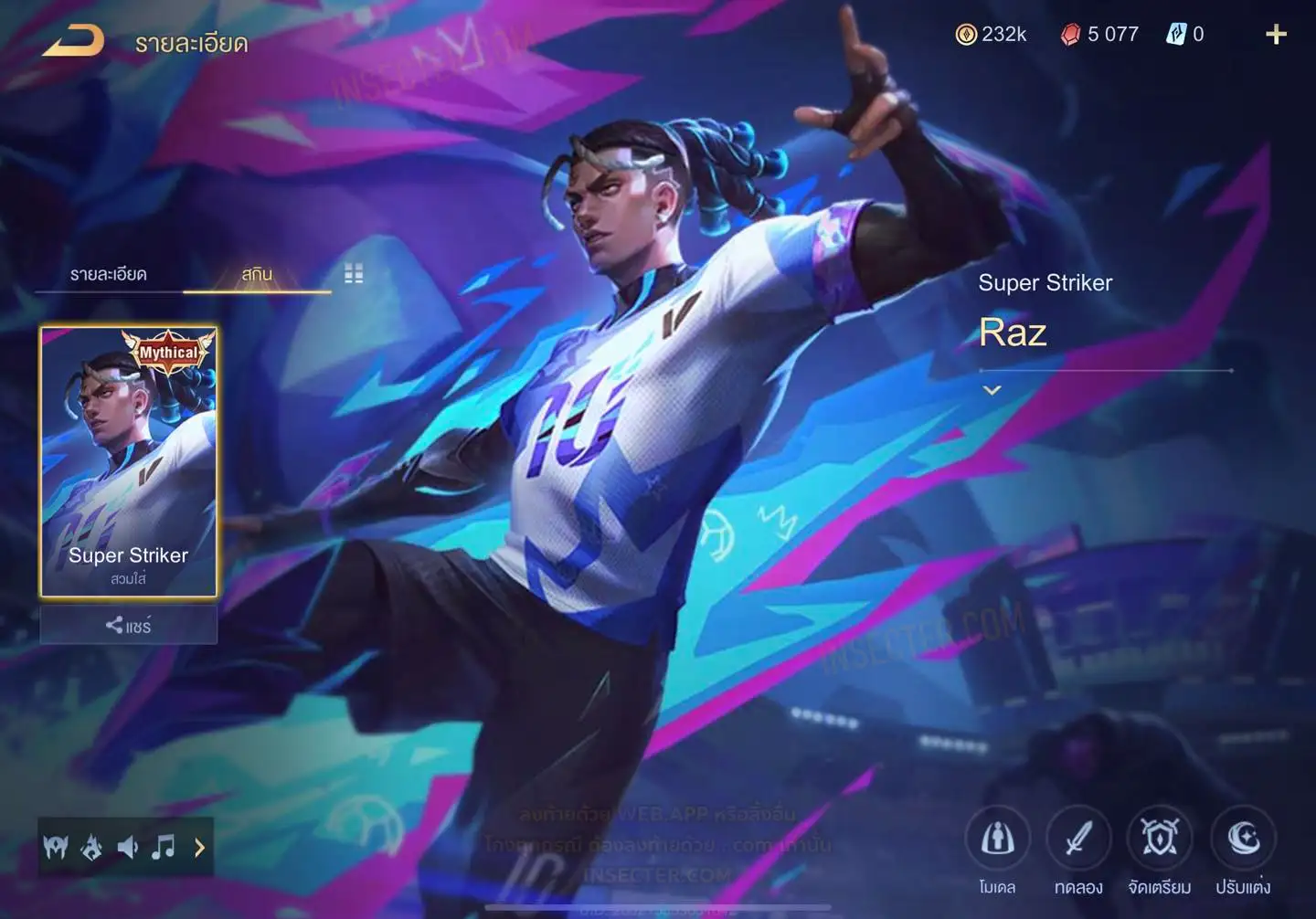Go back using the gold return arrow
Viewport: 1316px width, 919px height.
click(x=73, y=40)
